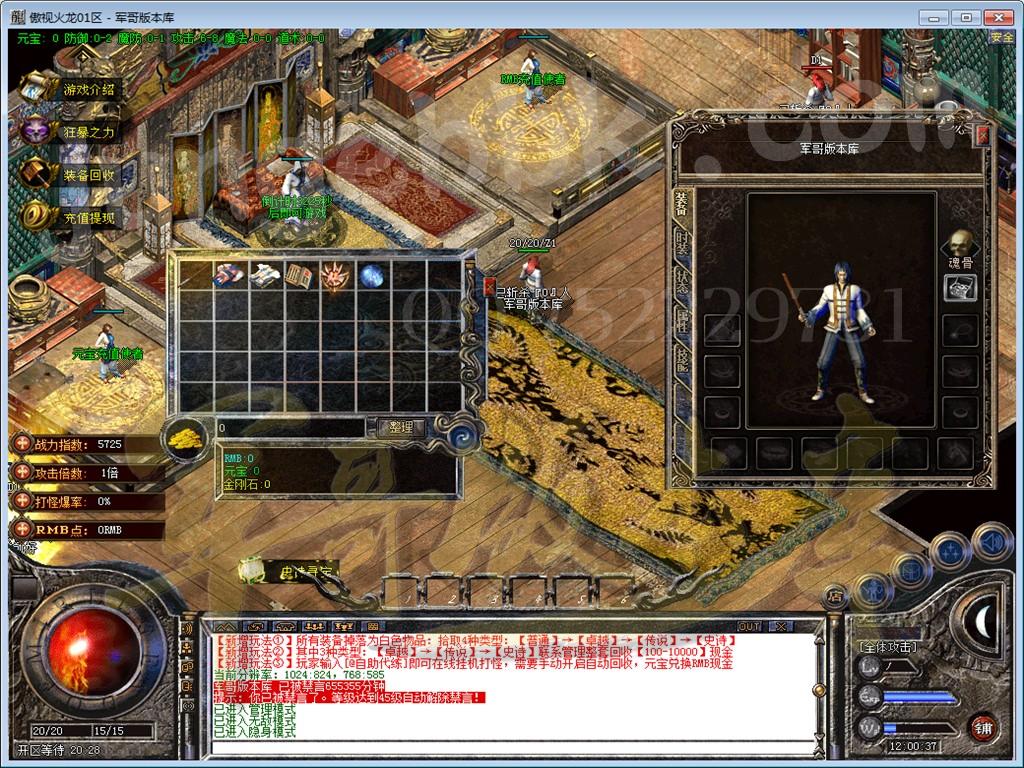The height and width of the screenshot is (768, 1024).
Task: Close the game window
Action: [x=997, y=17]
